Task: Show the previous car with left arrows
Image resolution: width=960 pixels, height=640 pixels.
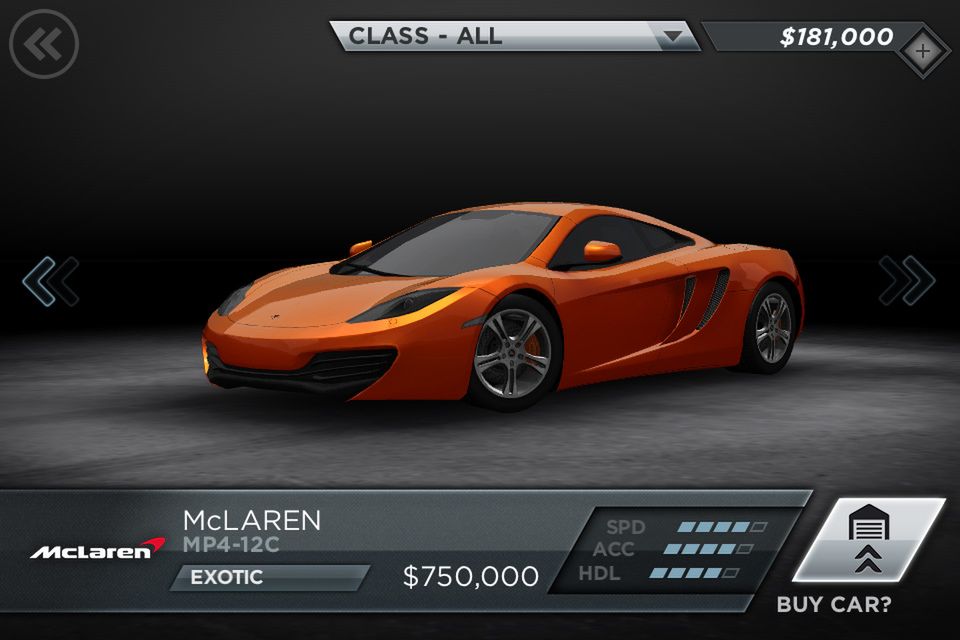Action: tap(50, 281)
